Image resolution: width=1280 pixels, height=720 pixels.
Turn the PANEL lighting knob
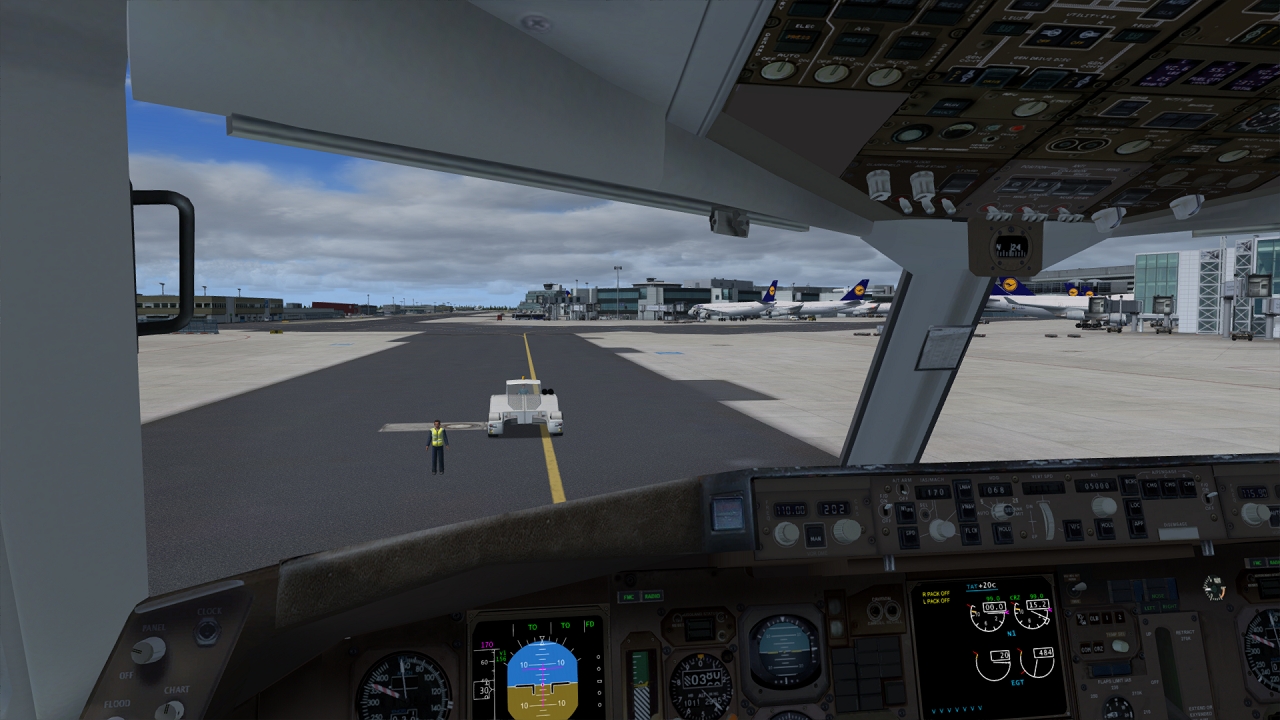pos(148,651)
